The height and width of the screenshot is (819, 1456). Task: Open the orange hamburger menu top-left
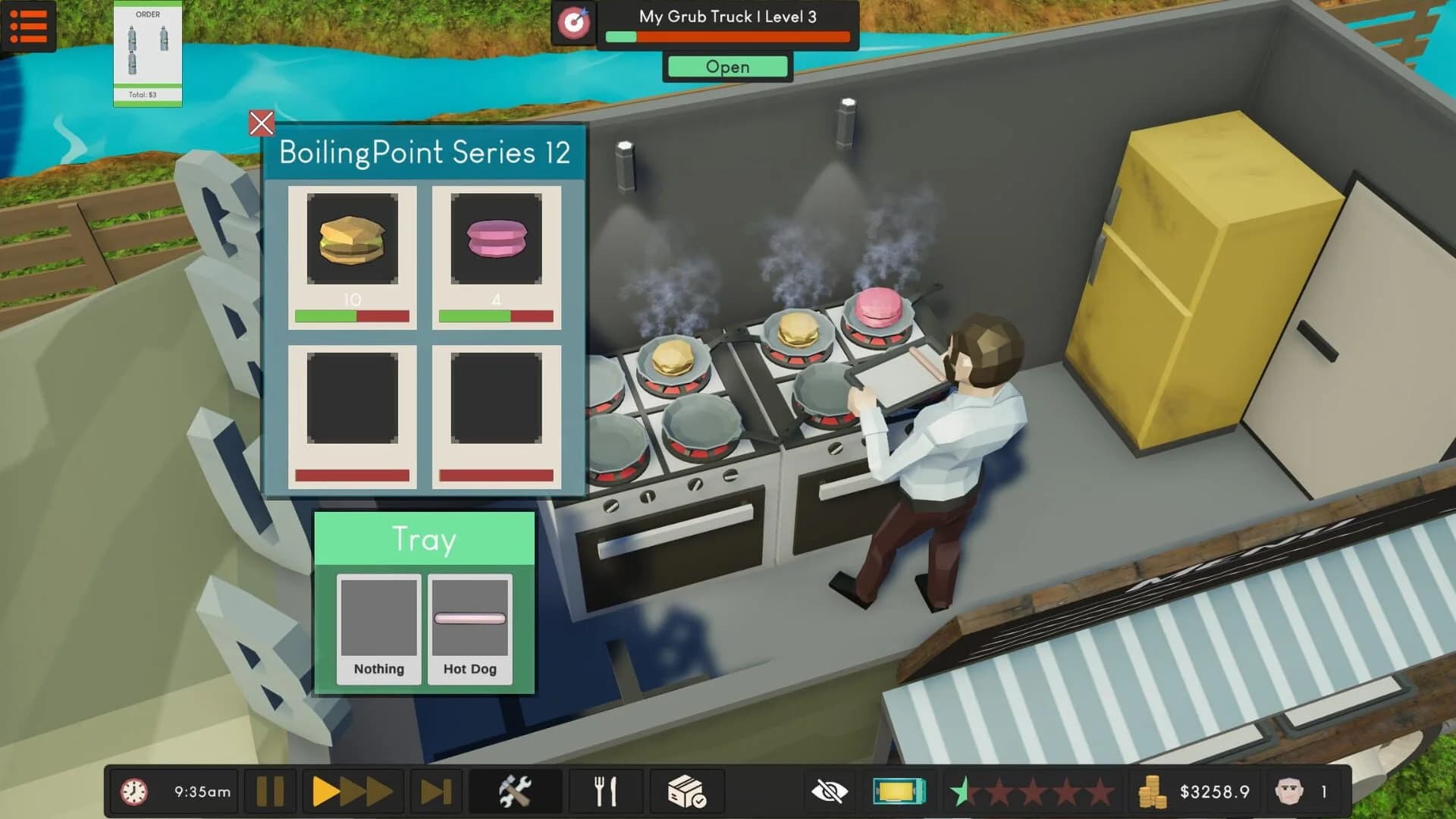(29, 28)
